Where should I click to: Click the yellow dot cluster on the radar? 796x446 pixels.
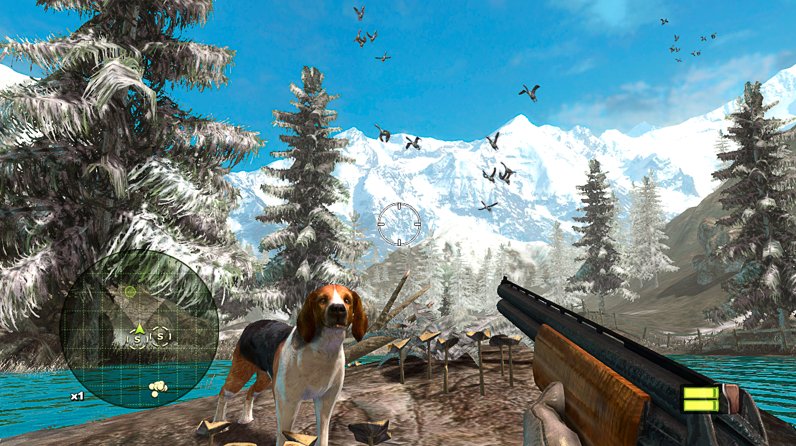[158, 385]
